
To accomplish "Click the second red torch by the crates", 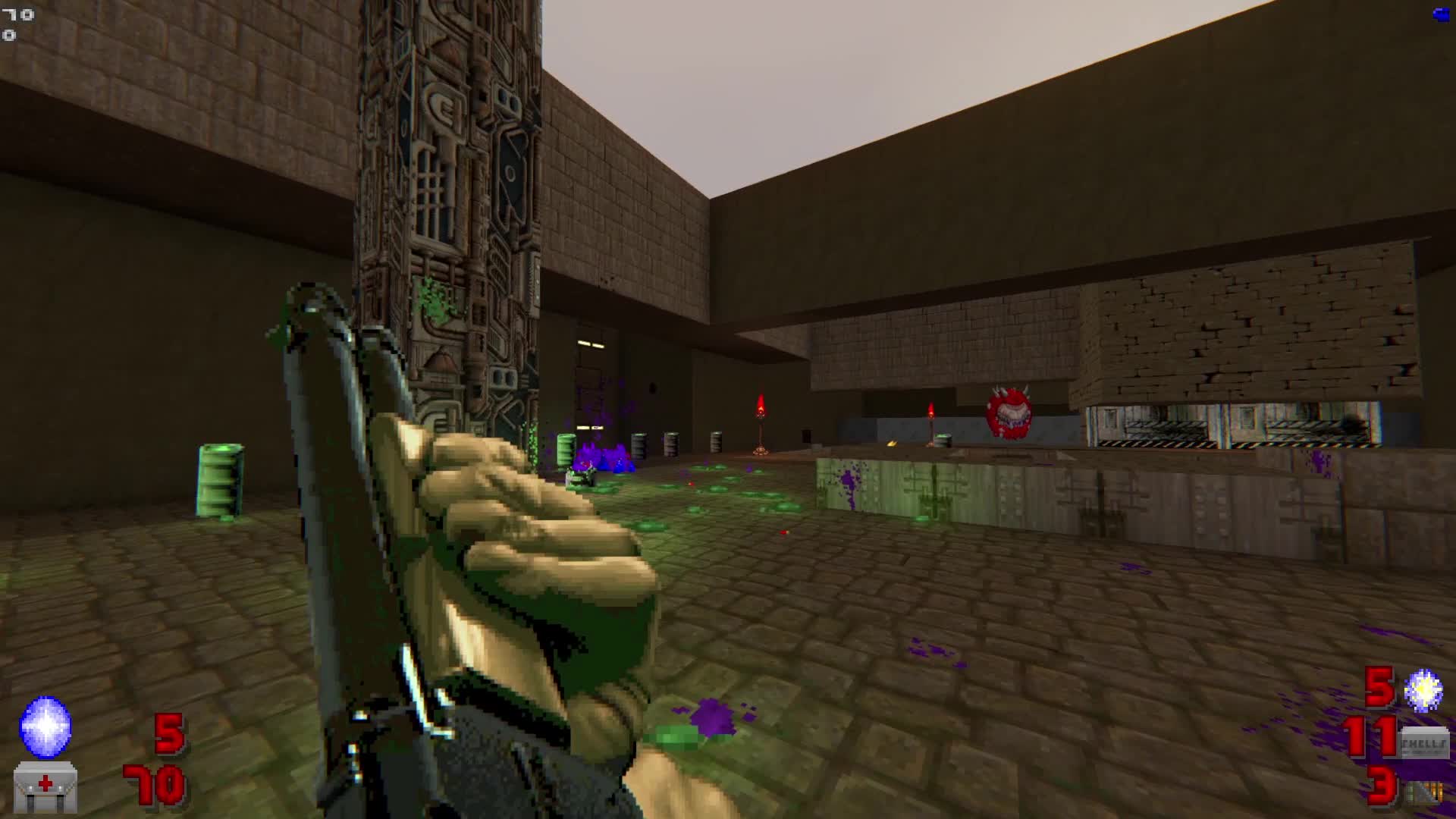I will click(x=931, y=422).
